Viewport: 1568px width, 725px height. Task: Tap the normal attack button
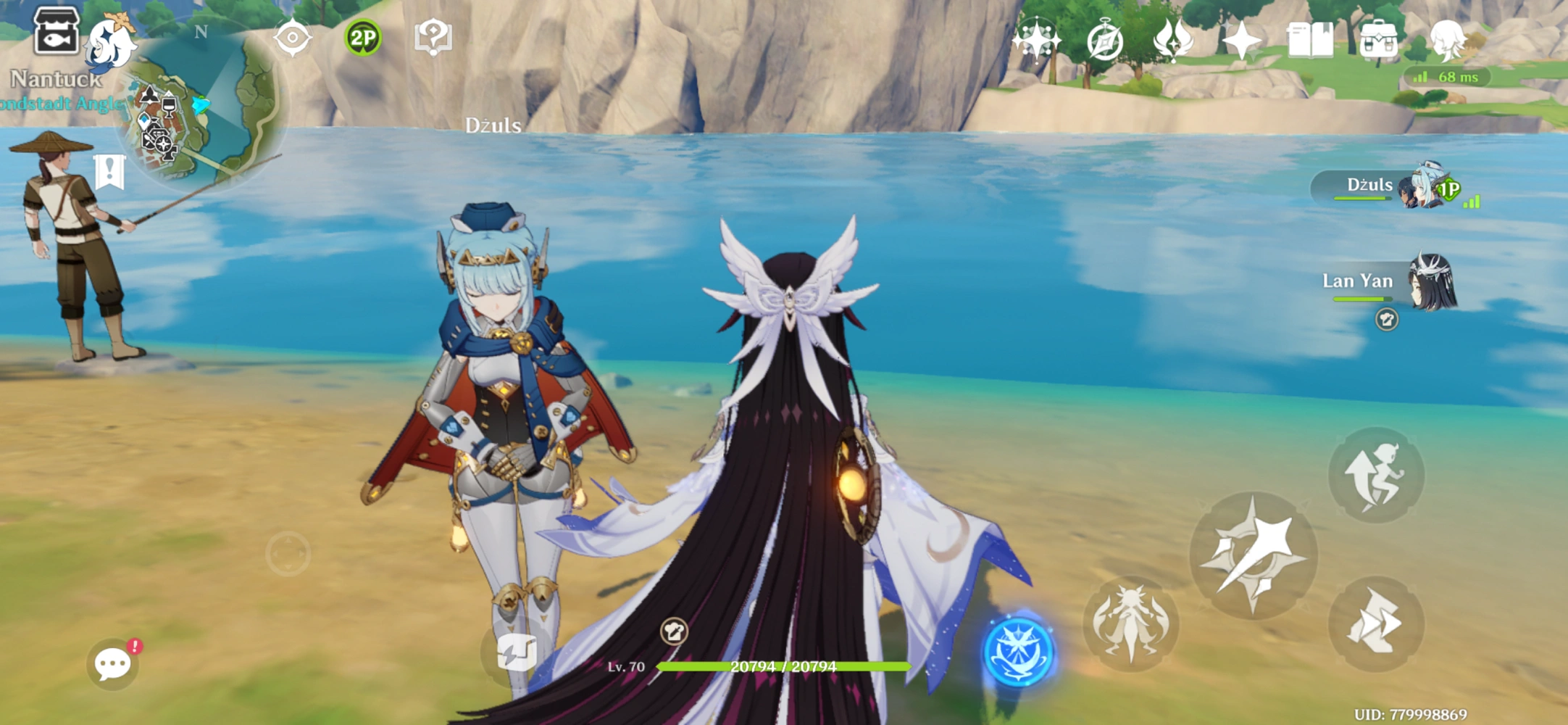pyautogui.click(x=1253, y=555)
